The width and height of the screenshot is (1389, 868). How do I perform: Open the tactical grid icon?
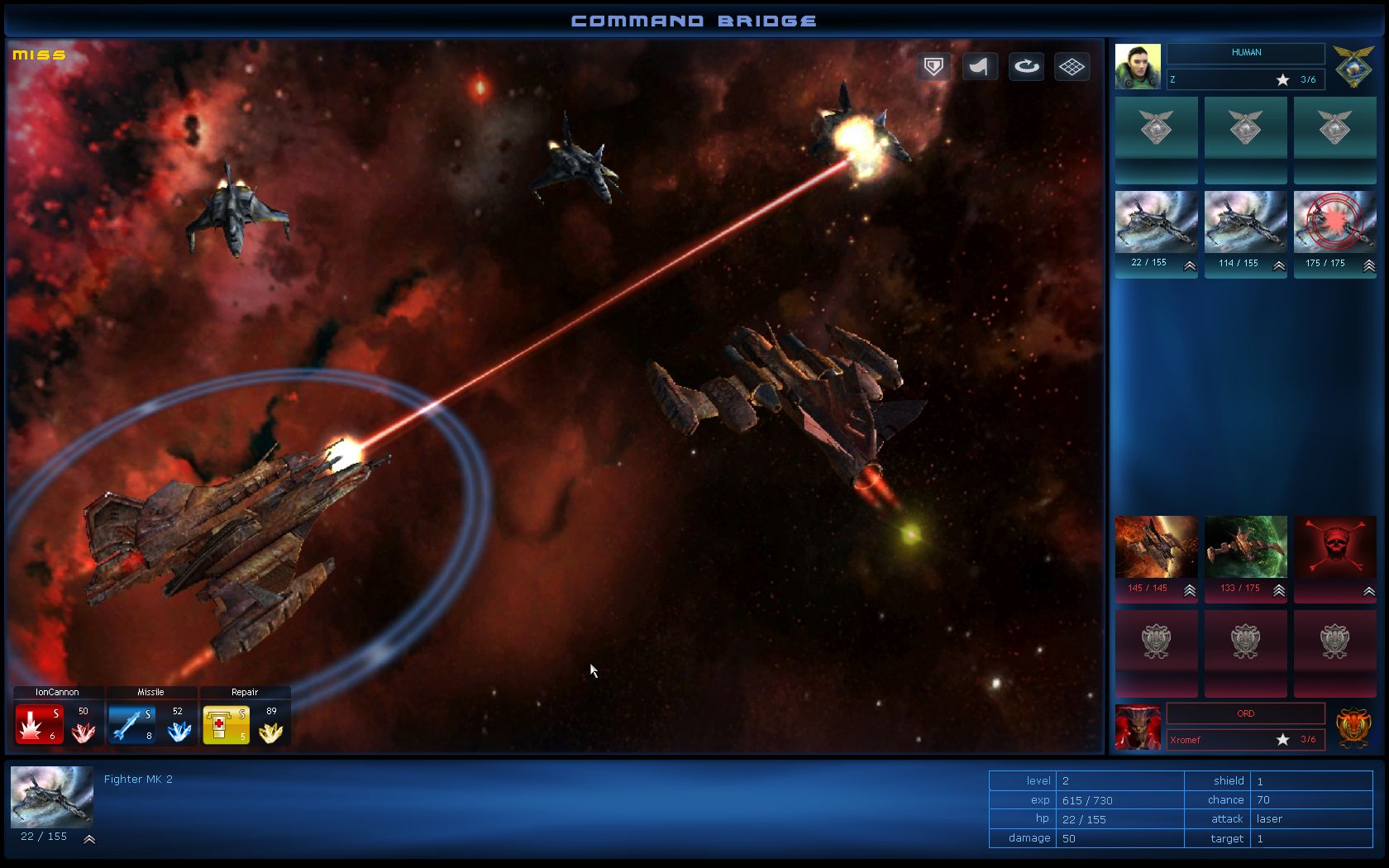tap(1072, 66)
